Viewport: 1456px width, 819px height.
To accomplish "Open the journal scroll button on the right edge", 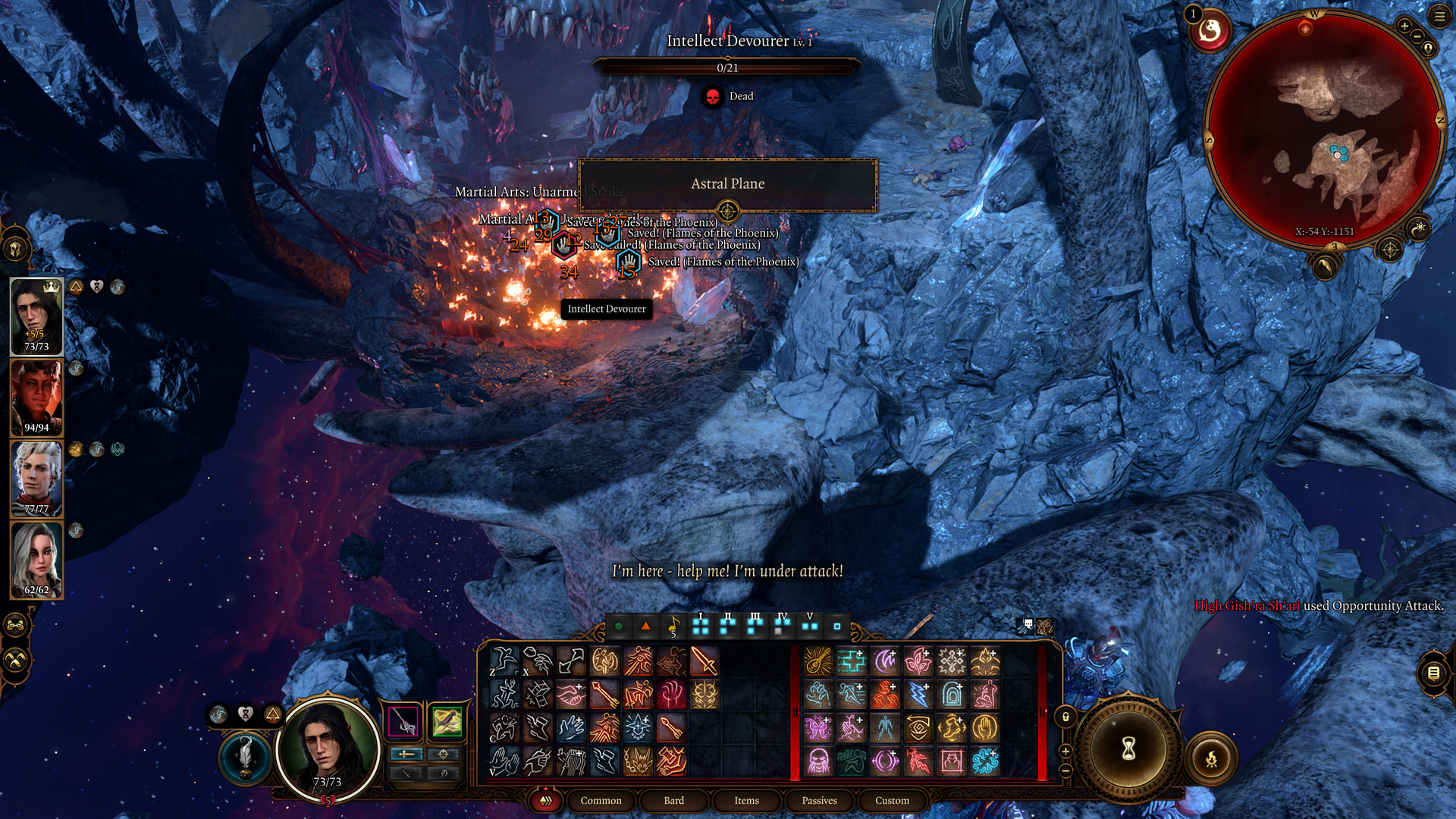I will pyautogui.click(x=1433, y=673).
